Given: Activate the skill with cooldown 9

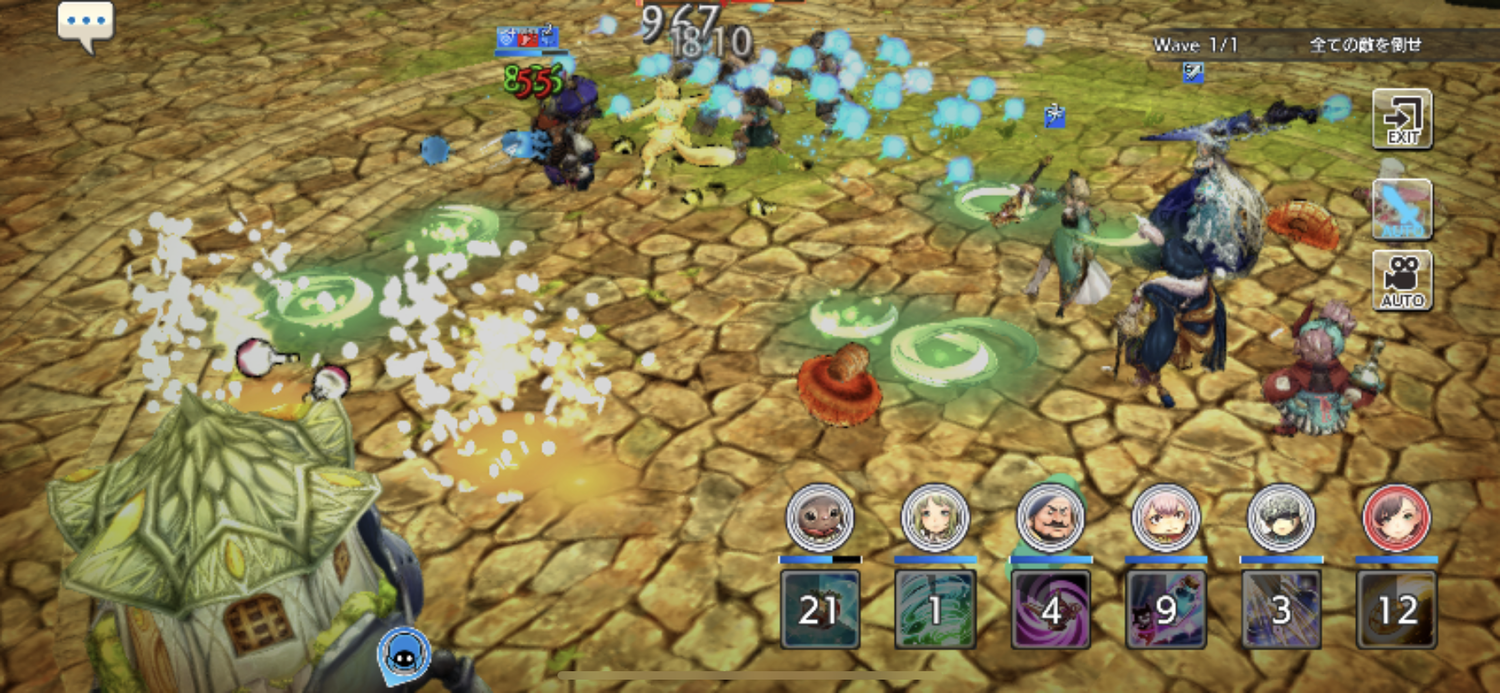Looking at the screenshot, I should click(1166, 609).
